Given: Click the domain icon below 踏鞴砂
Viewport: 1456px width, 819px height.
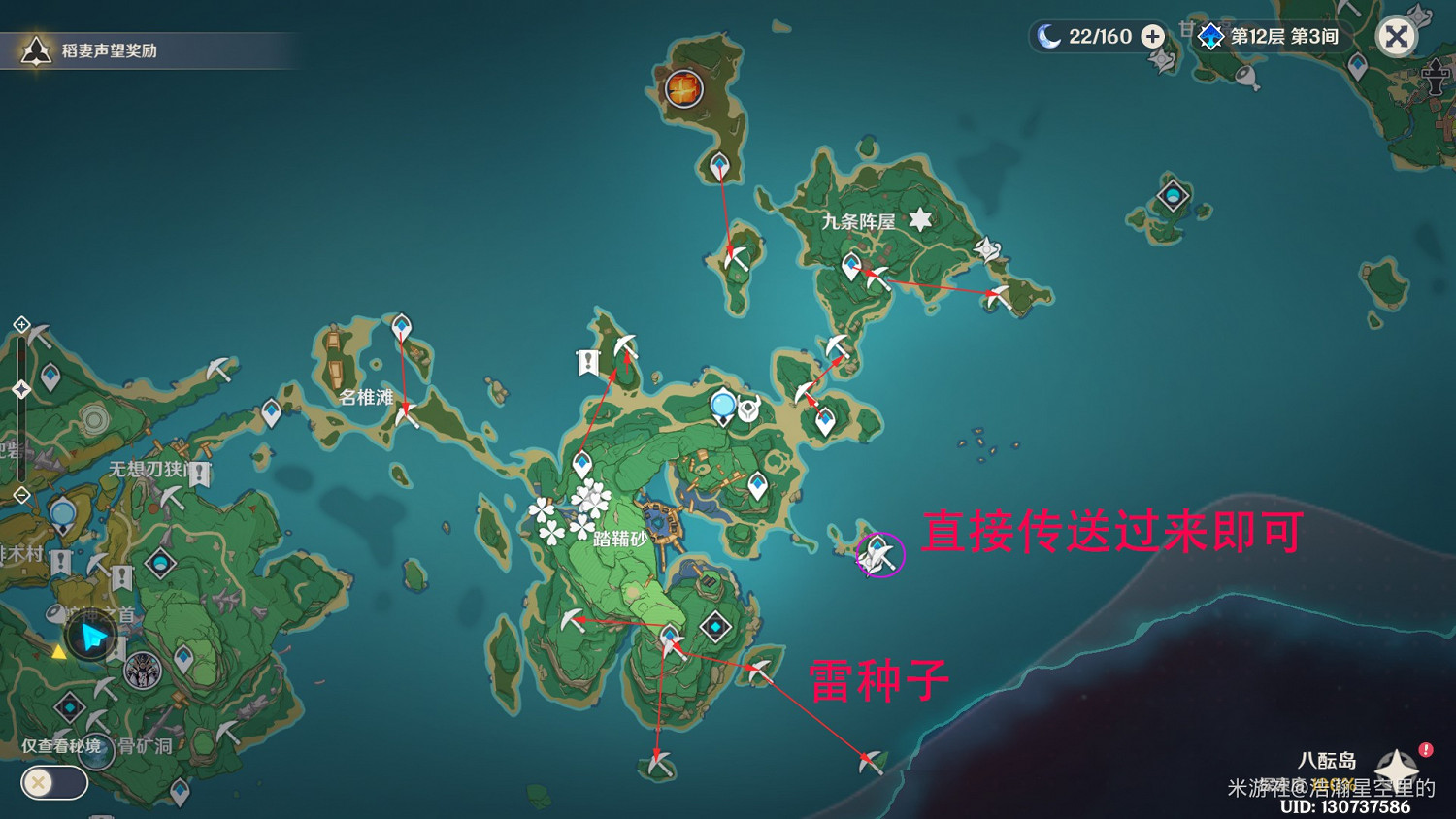Looking at the screenshot, I should pos(715,626).
